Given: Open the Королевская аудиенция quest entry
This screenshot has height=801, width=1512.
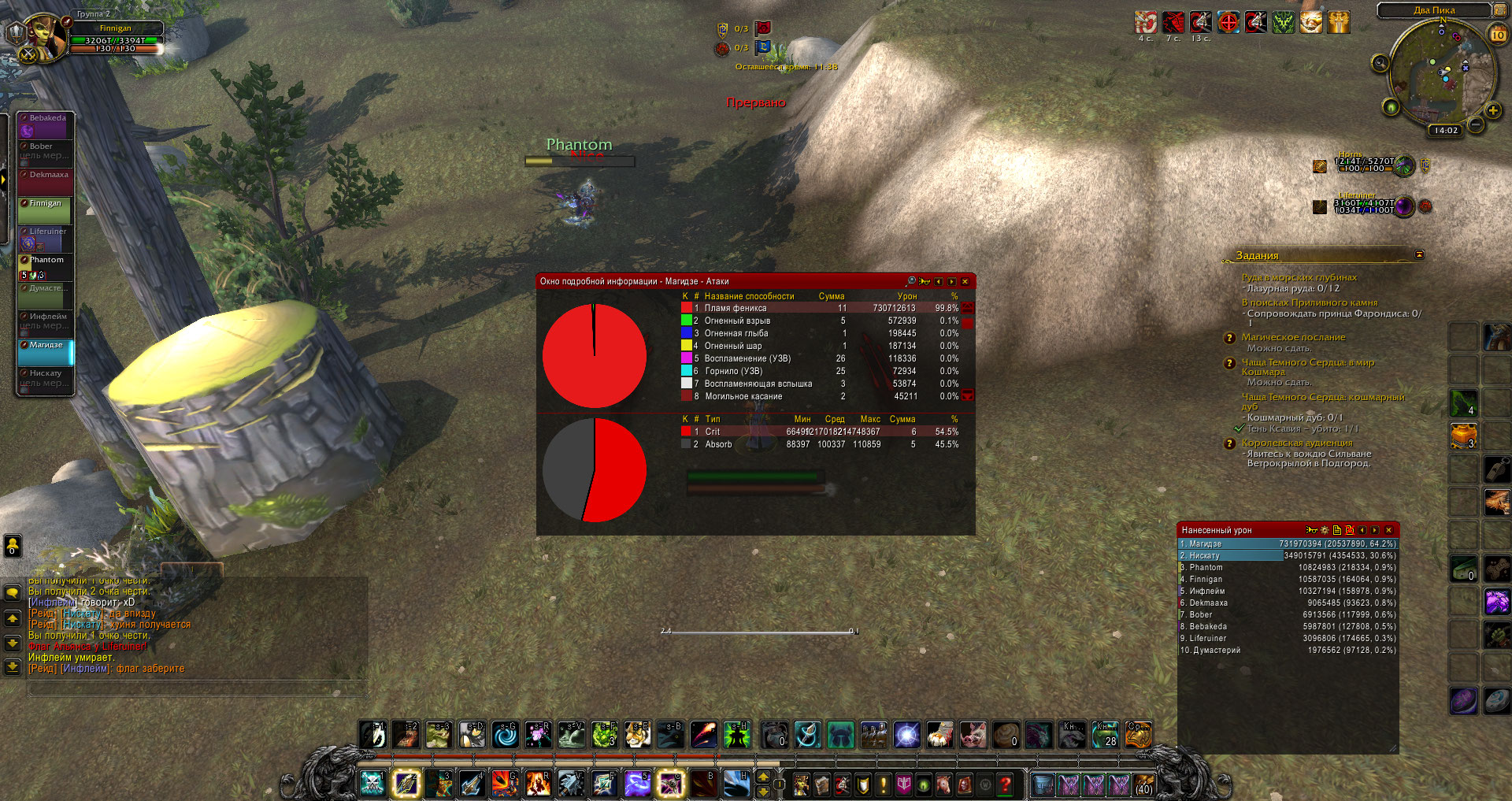Looking at the screenshot, I should coord(1296,443).
